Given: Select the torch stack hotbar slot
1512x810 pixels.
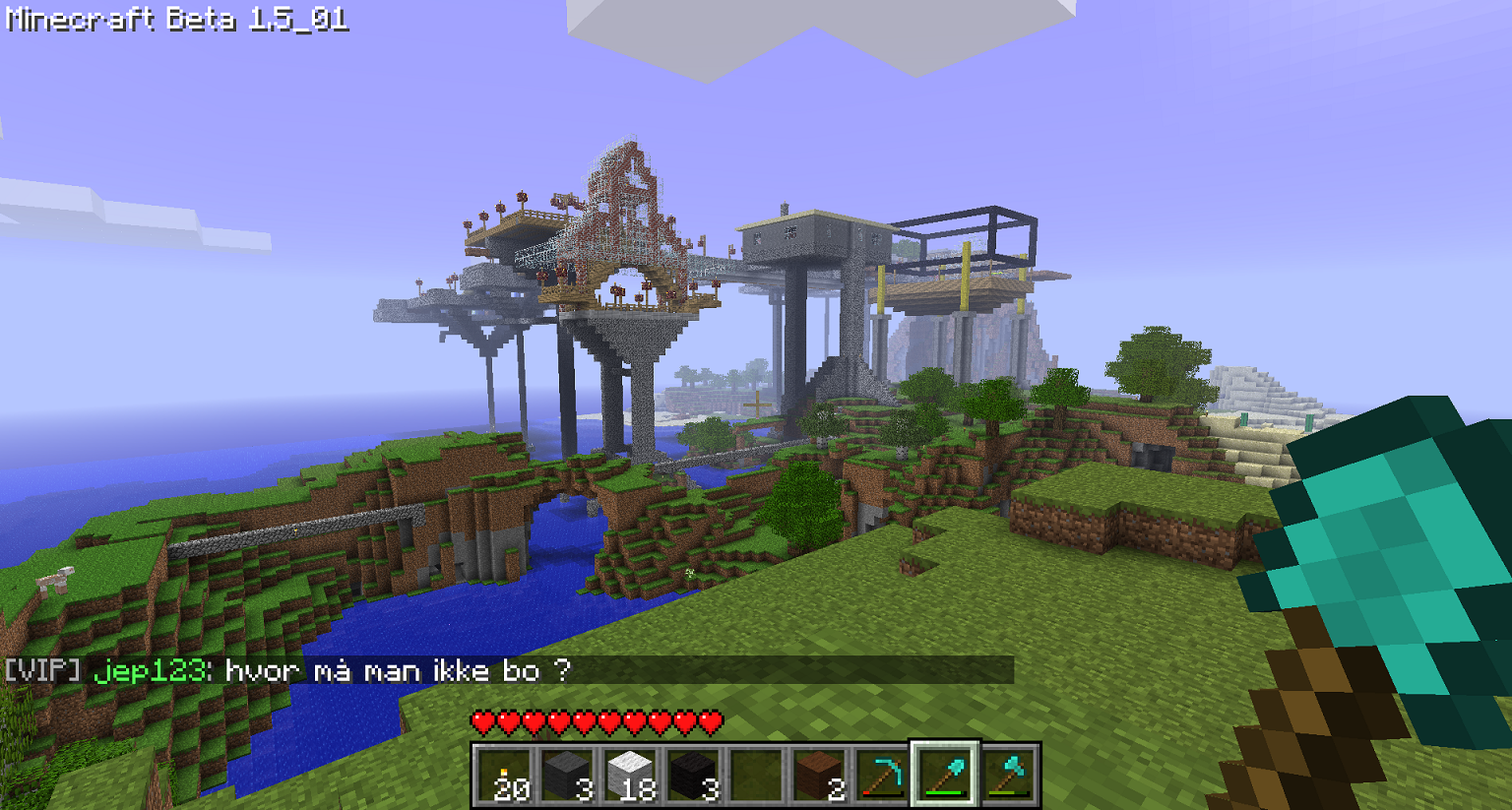Looking at the screenshot, I should (x=504, y=775).
